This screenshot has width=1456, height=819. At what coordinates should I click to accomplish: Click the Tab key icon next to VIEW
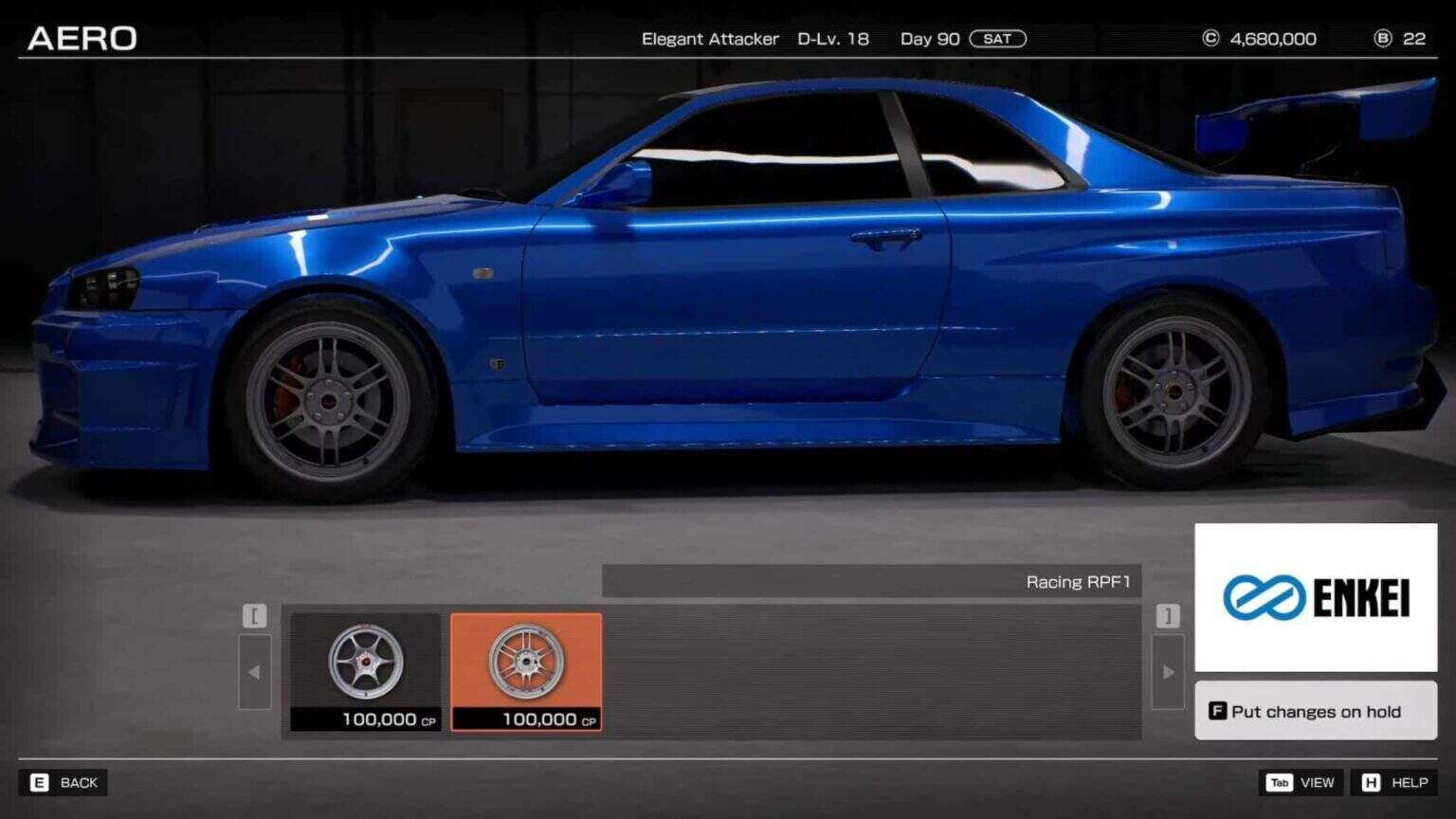tap(1280, 783)
